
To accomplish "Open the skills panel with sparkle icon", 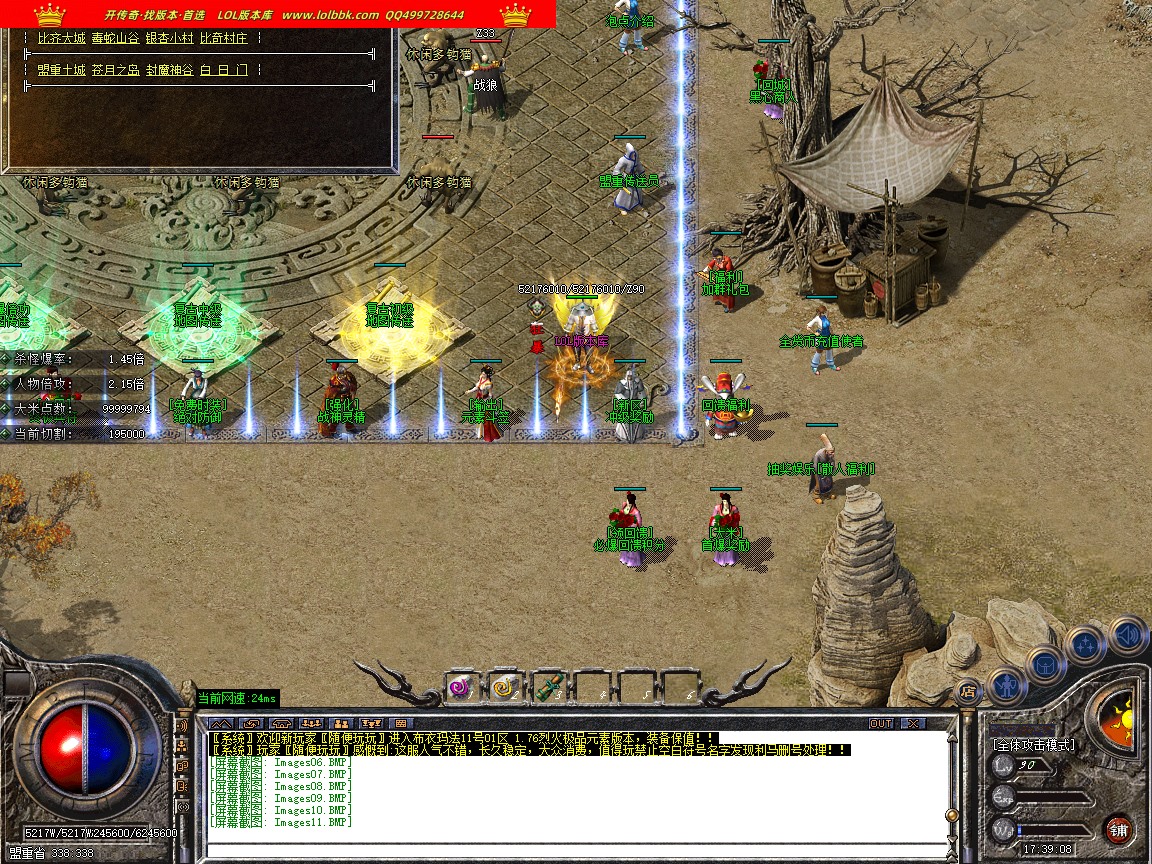I will tap(1086, 644).
